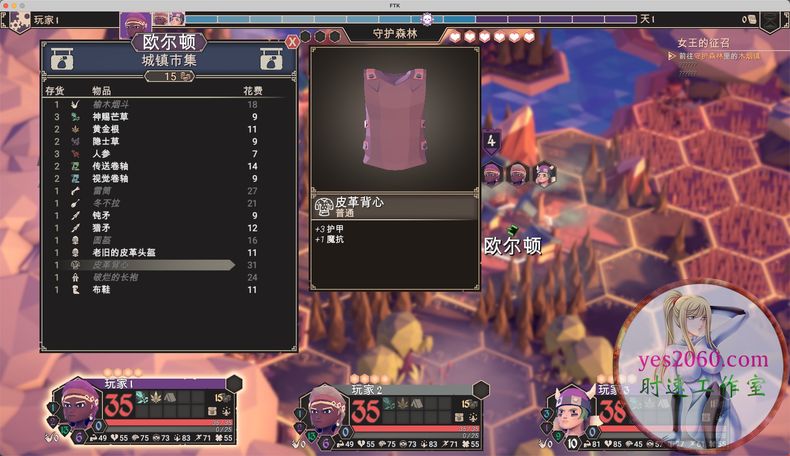Click the skull marker on the timeline
Screen dimensions: 790x456
pyautogui.click(x=427, y=18)
